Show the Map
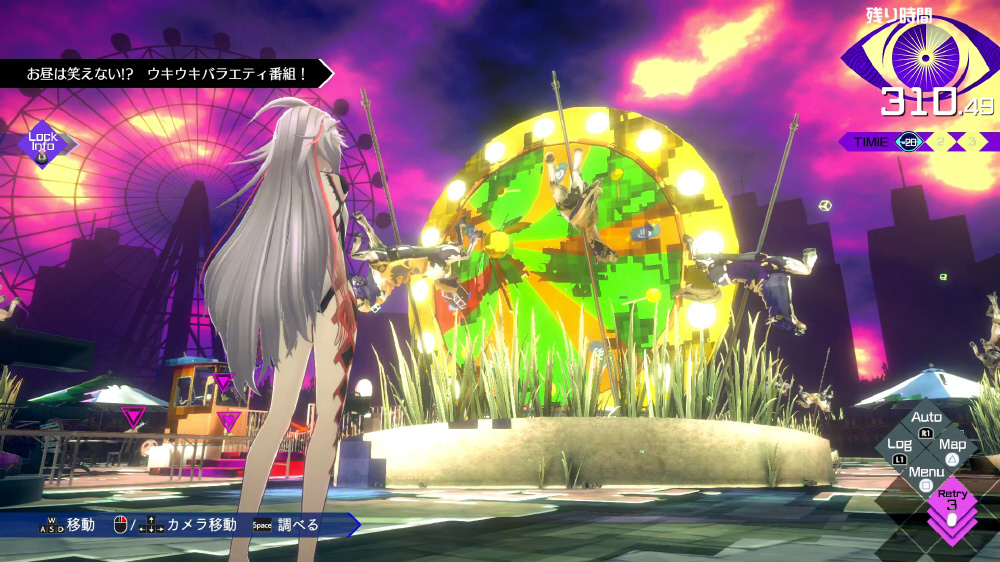Image resolution: width=1000 pixels, height=562 pixels. point(953,448)
